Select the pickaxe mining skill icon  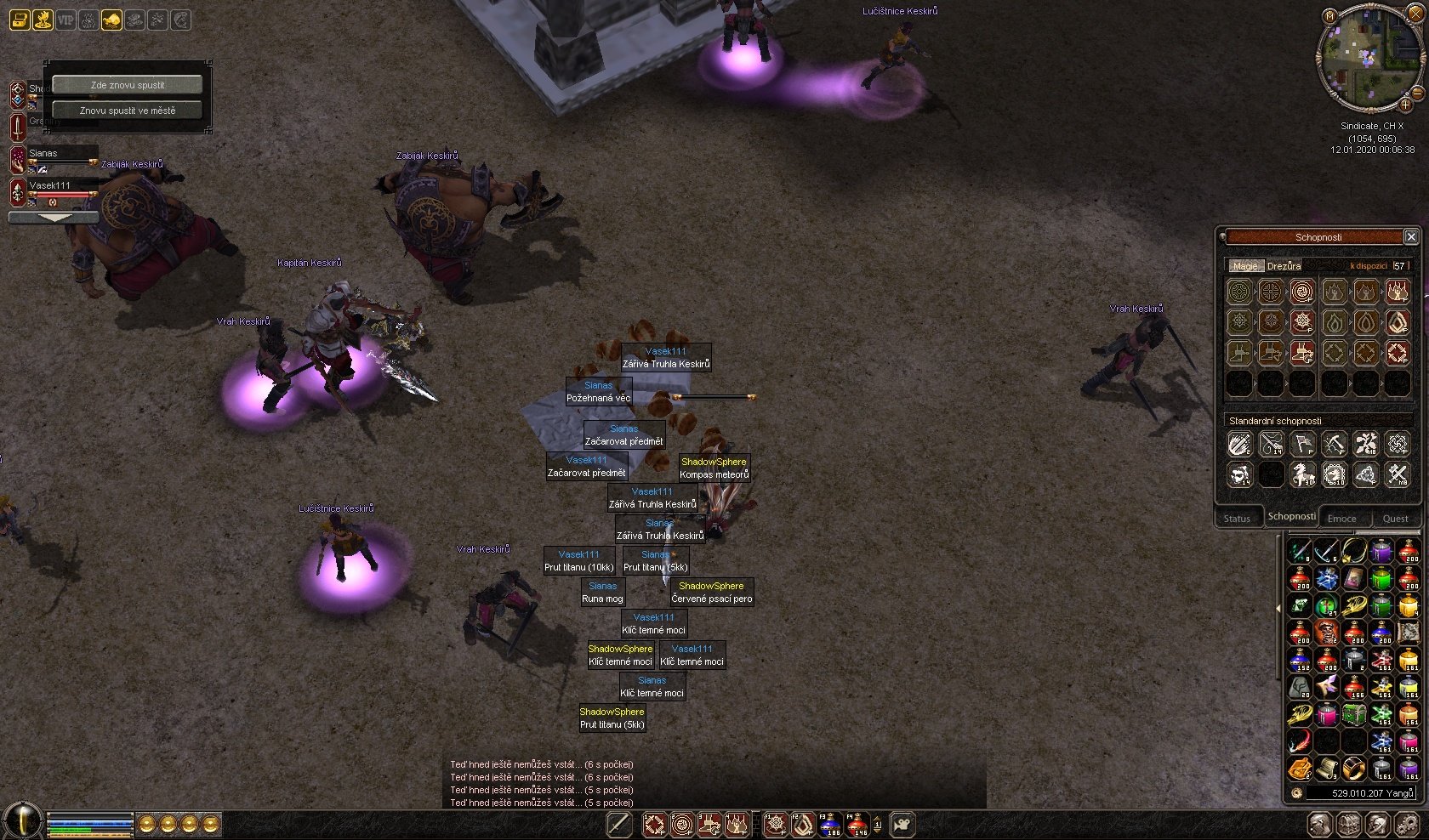click(x=1334, y=444)
